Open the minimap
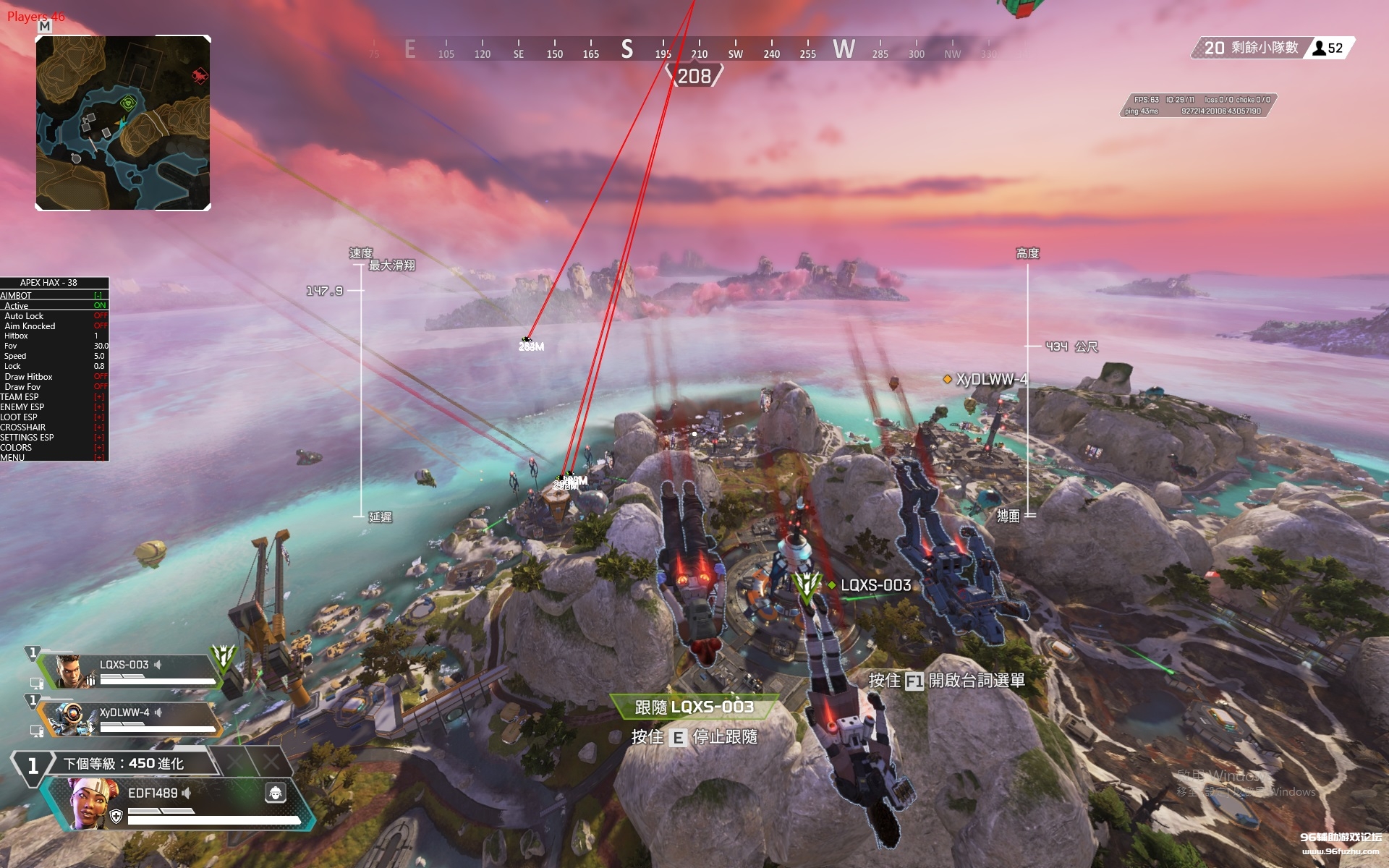This screenshot has width=1389, height=868. point(123,123)
